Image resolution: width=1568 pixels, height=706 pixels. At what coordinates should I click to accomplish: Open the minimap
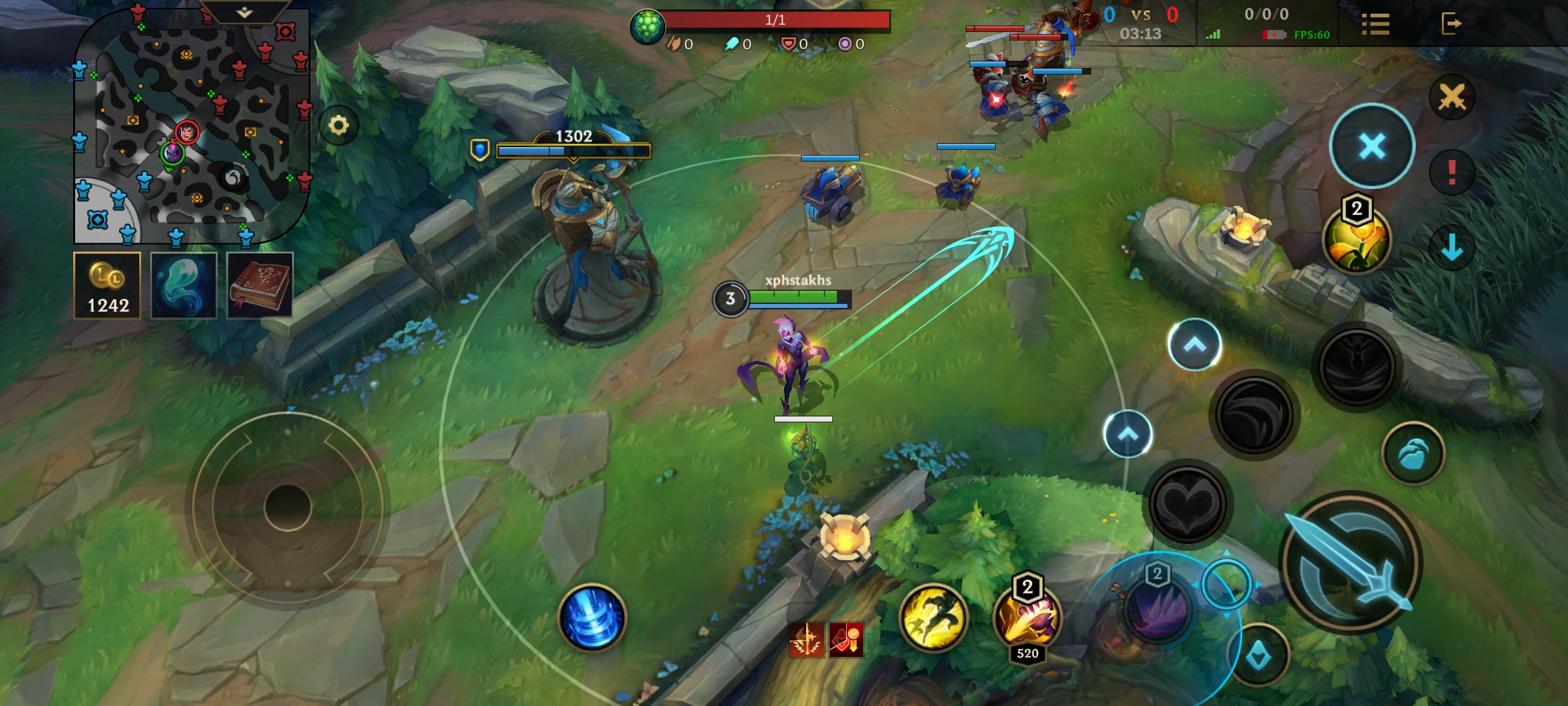click(189, 124)
